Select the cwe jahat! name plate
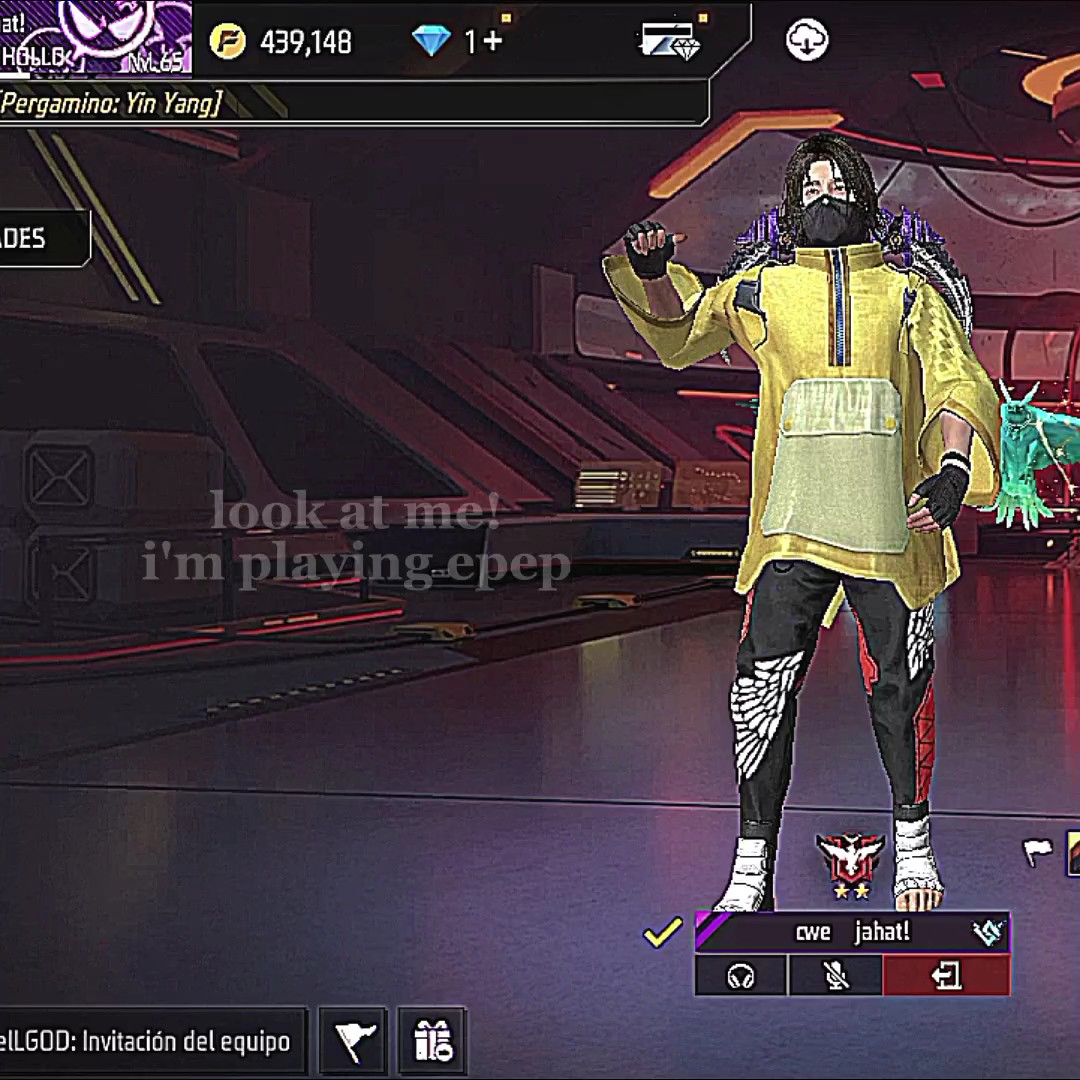 852,932
